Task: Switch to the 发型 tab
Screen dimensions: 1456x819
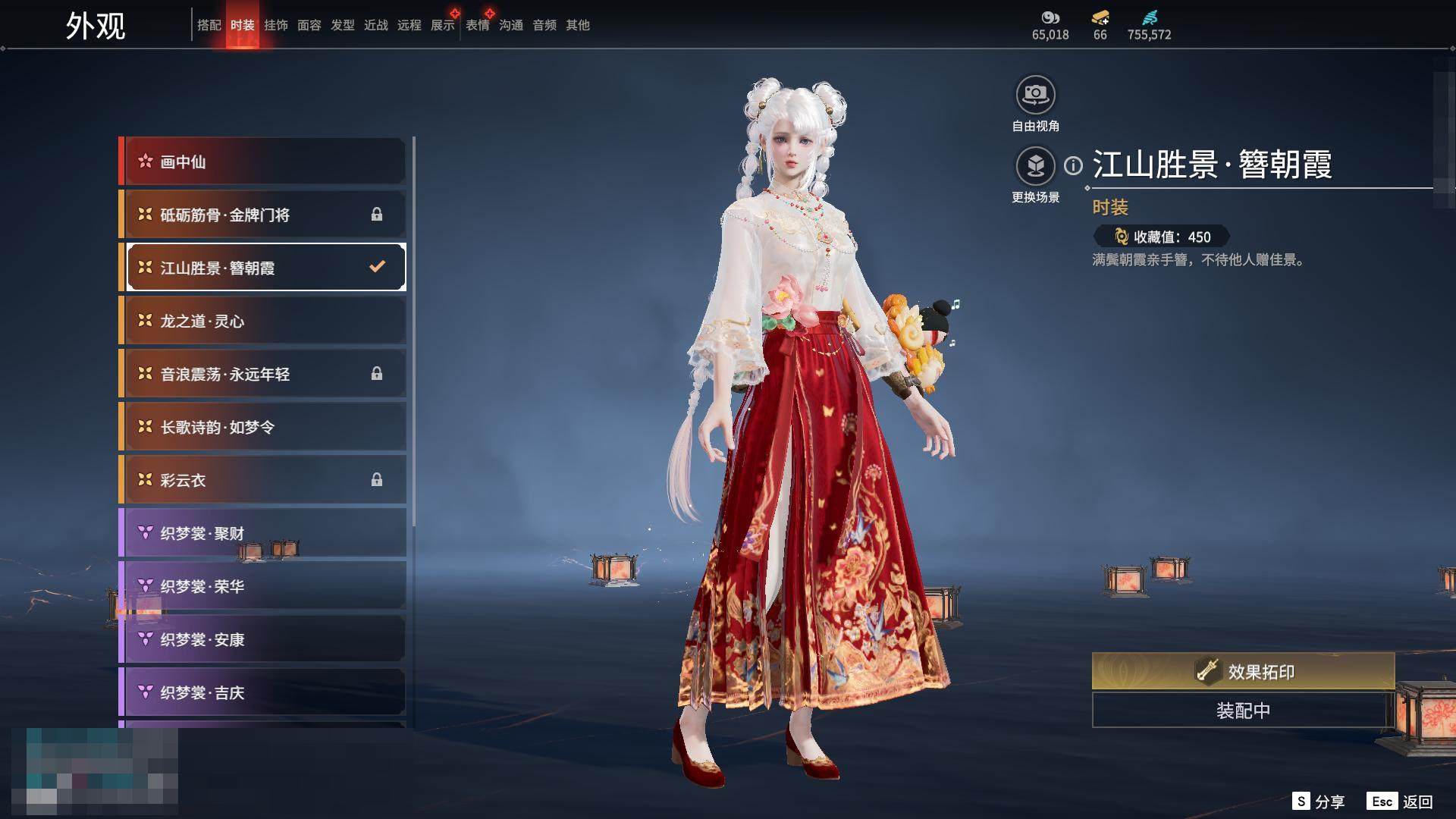Action: point(342,25)
